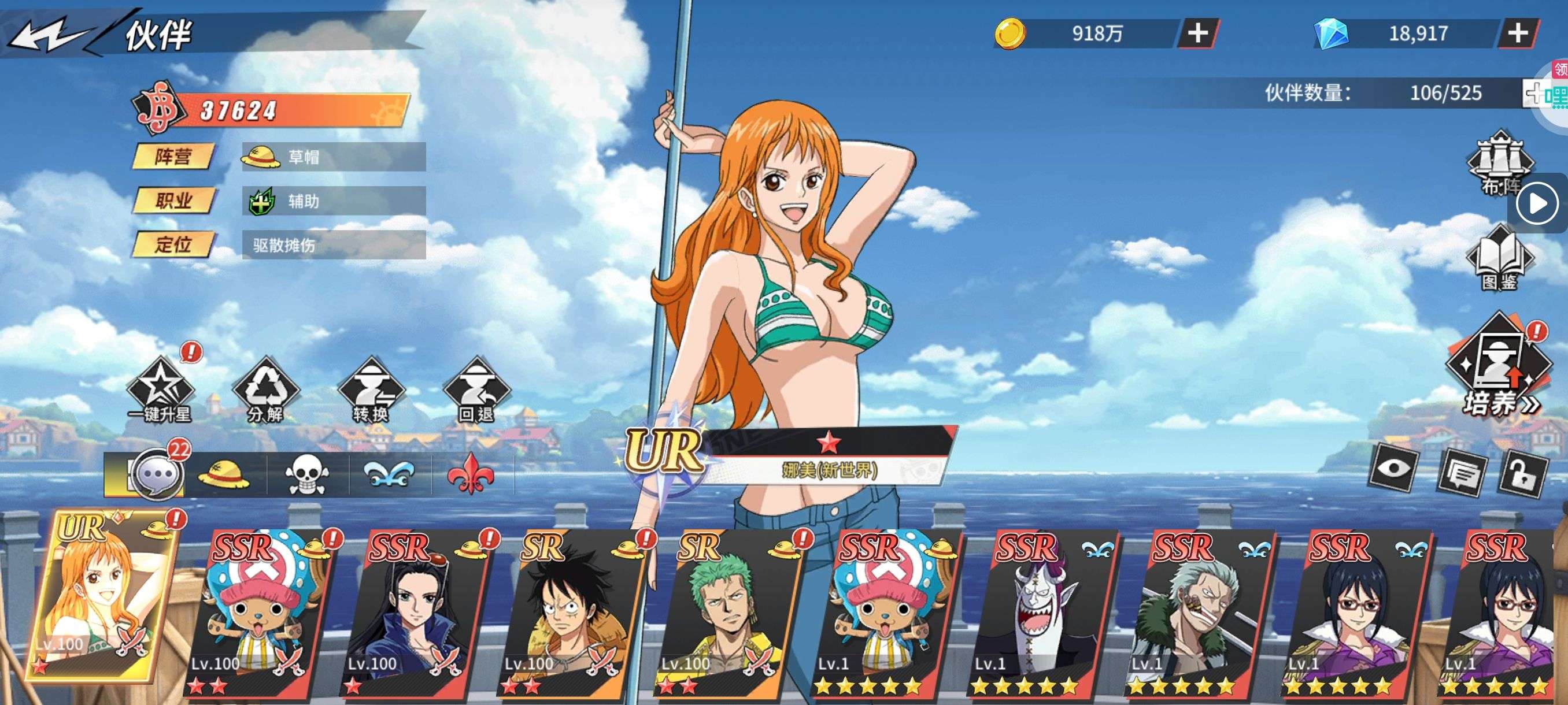The height and width of the screenshot is (705, 1568).
Task: Add more blue diamonds
Action: click(1518, 33)
